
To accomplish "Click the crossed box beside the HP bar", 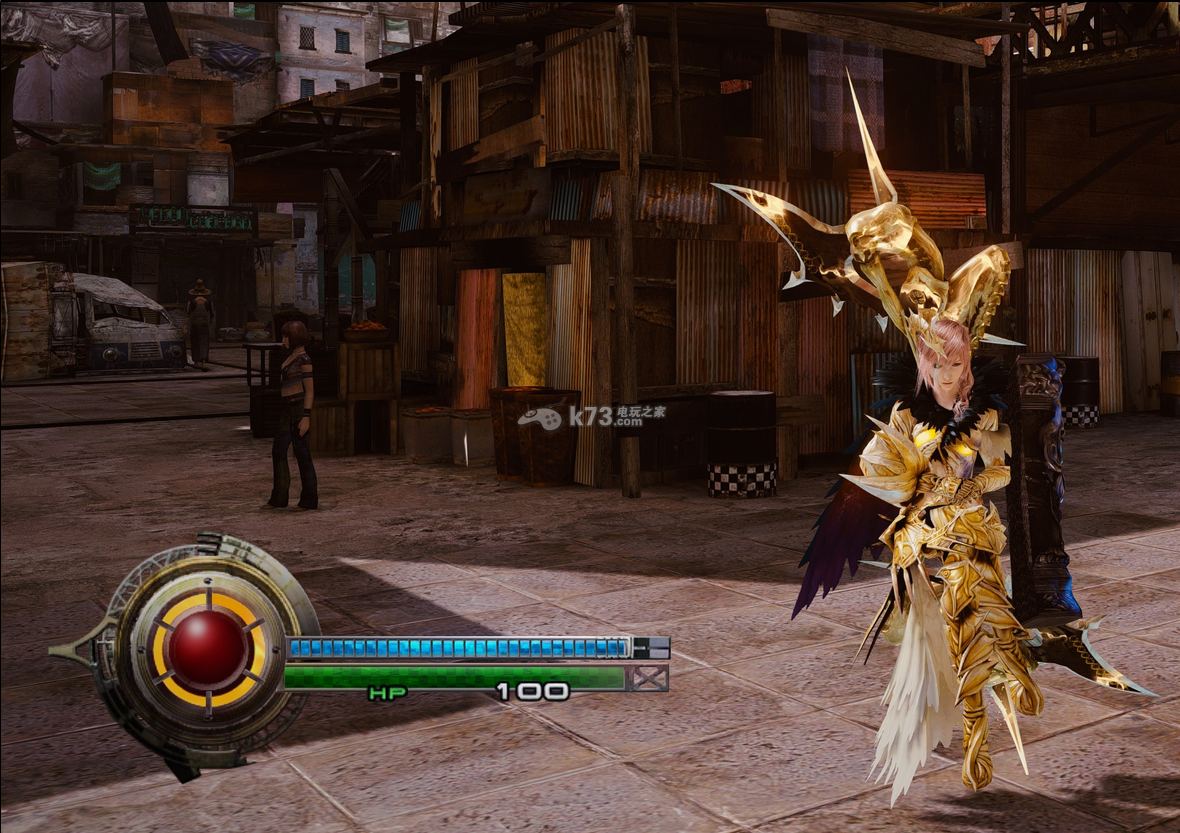I will tap(650, 679).
